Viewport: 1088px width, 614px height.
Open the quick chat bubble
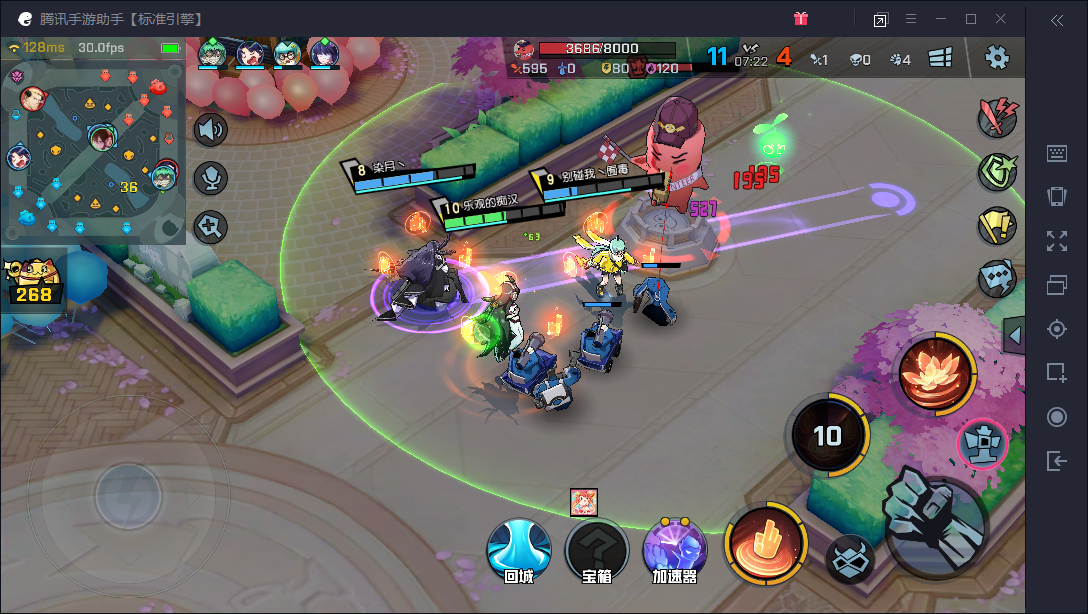click(x=997, y=279)
